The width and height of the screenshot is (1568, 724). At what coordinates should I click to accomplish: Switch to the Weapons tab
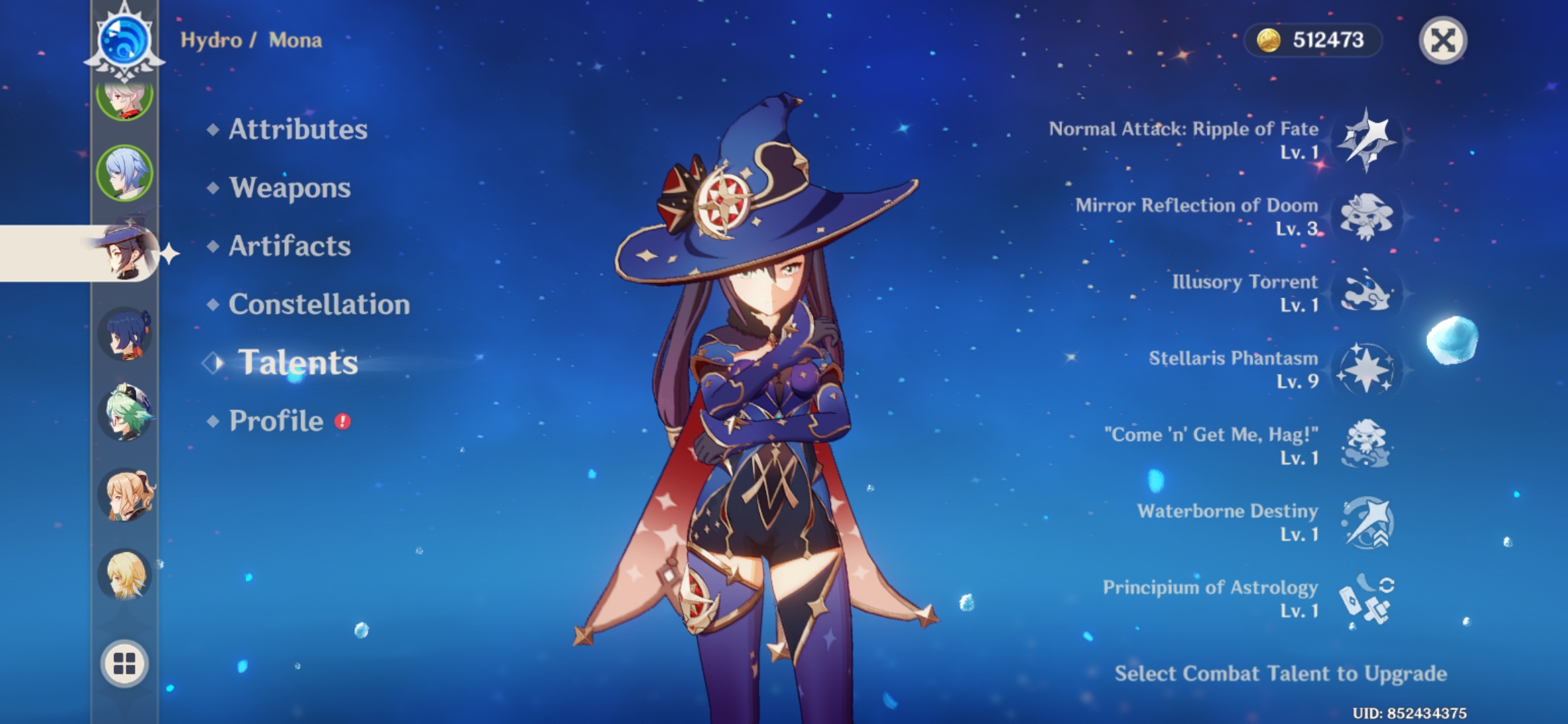pos(288,188)
